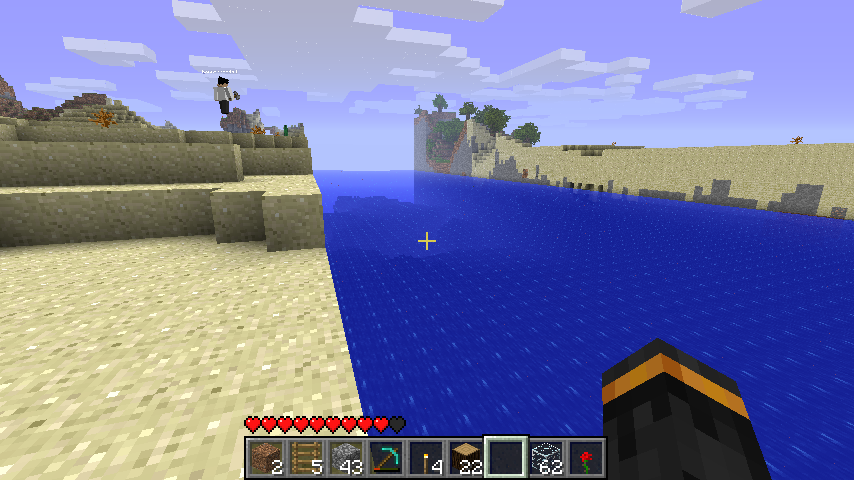Choose the red rose hotbar slot
The image size is (854, 480).
[x=585, y=457]
